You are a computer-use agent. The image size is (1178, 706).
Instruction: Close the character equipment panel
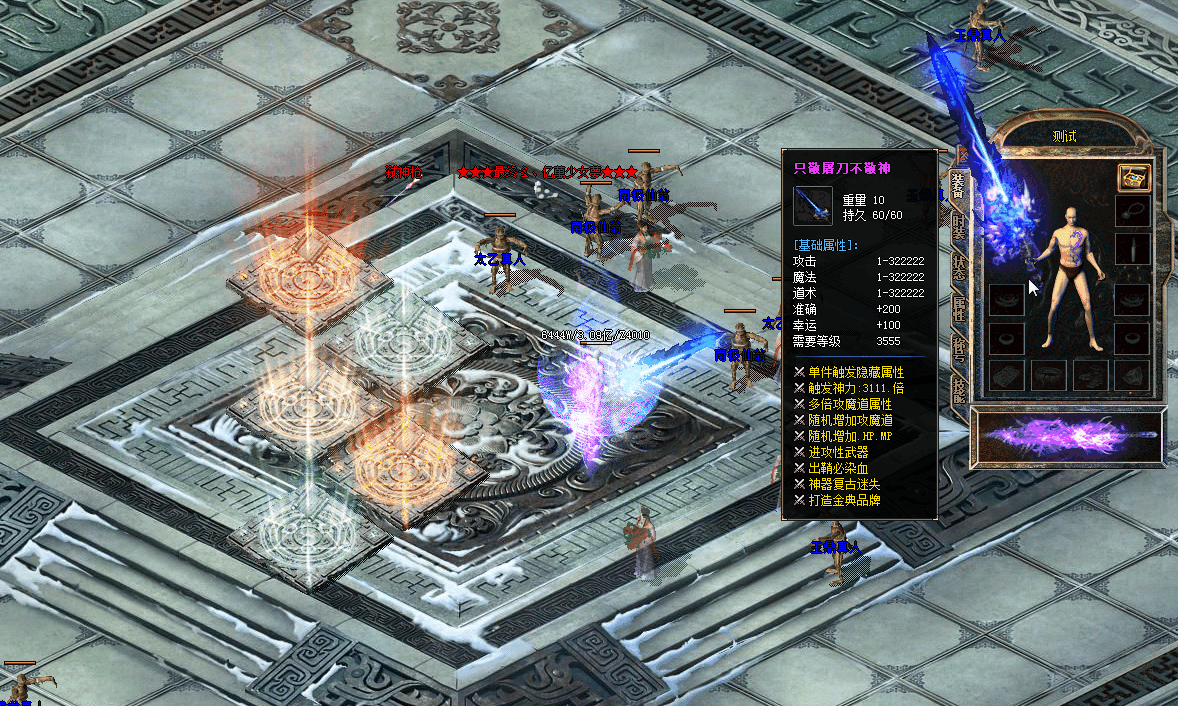coord(962,154)
